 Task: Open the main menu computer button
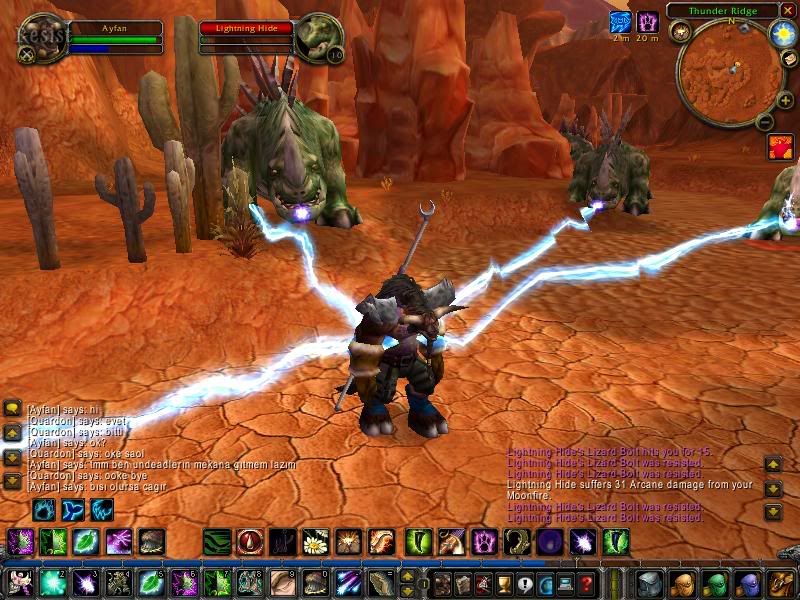pos(566,583)
